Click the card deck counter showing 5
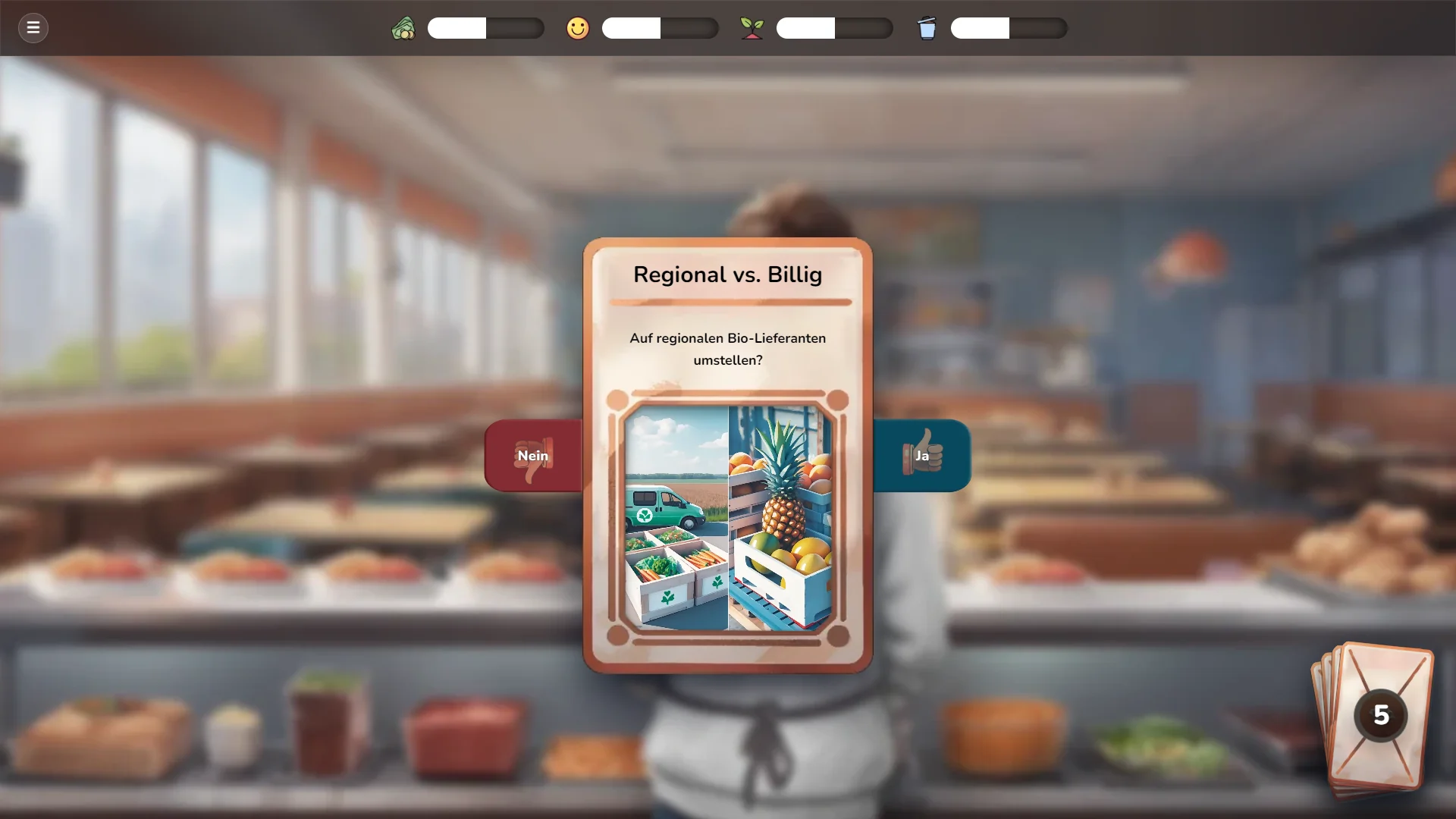This screenshot has height=819, width=1456. (x=1382, y=714)
